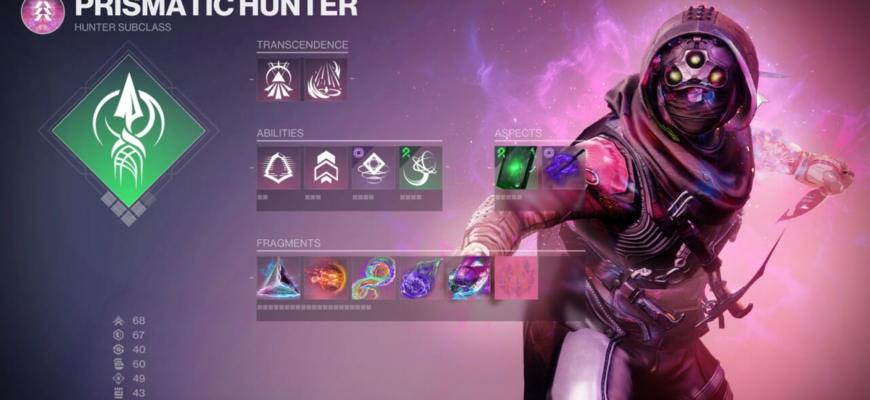Select the prismatic triangle fragment
The height and width of the screenshot is (400, 870).
coord(279,278)
